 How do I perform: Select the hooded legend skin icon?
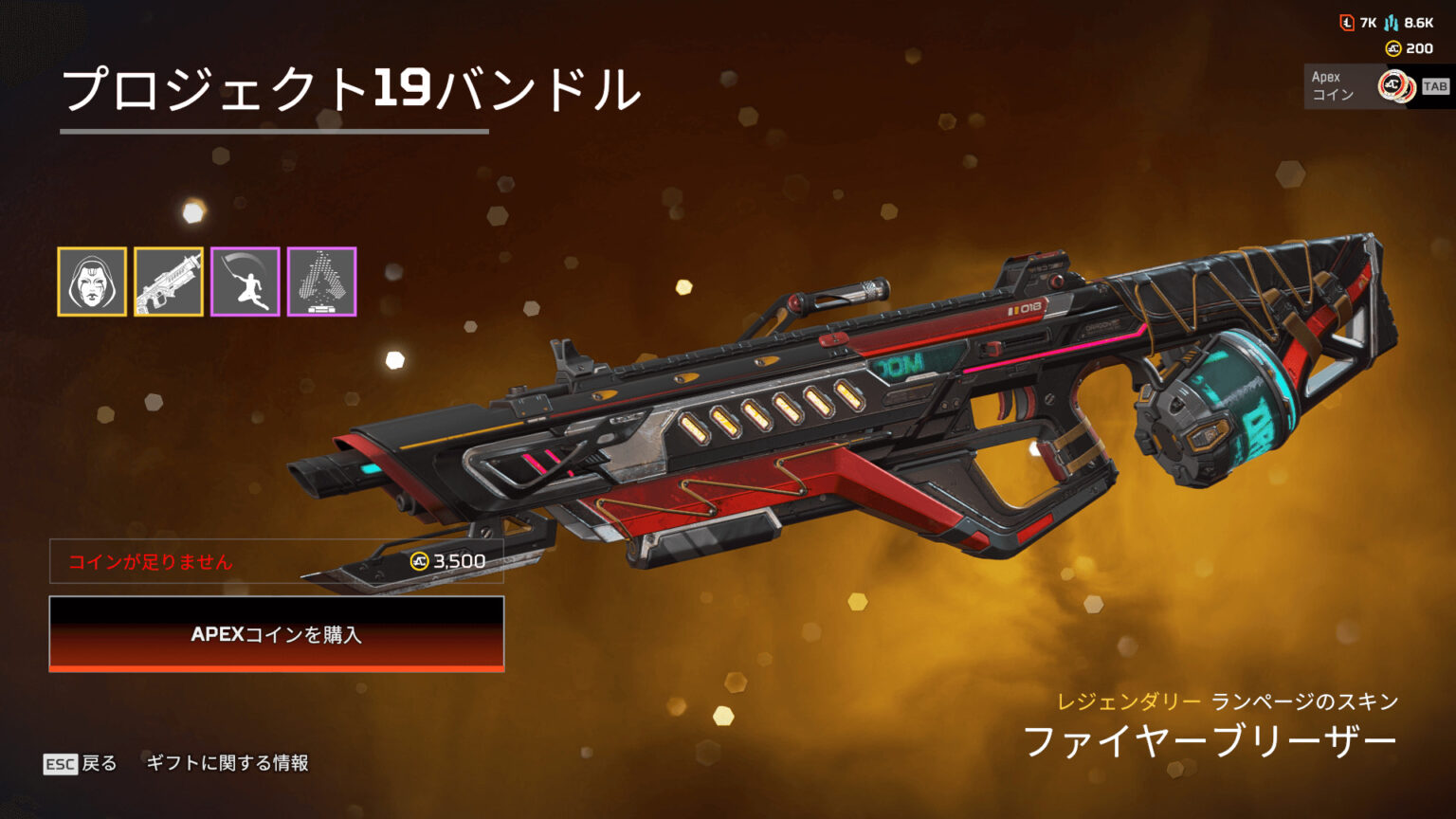click(93, 282)
